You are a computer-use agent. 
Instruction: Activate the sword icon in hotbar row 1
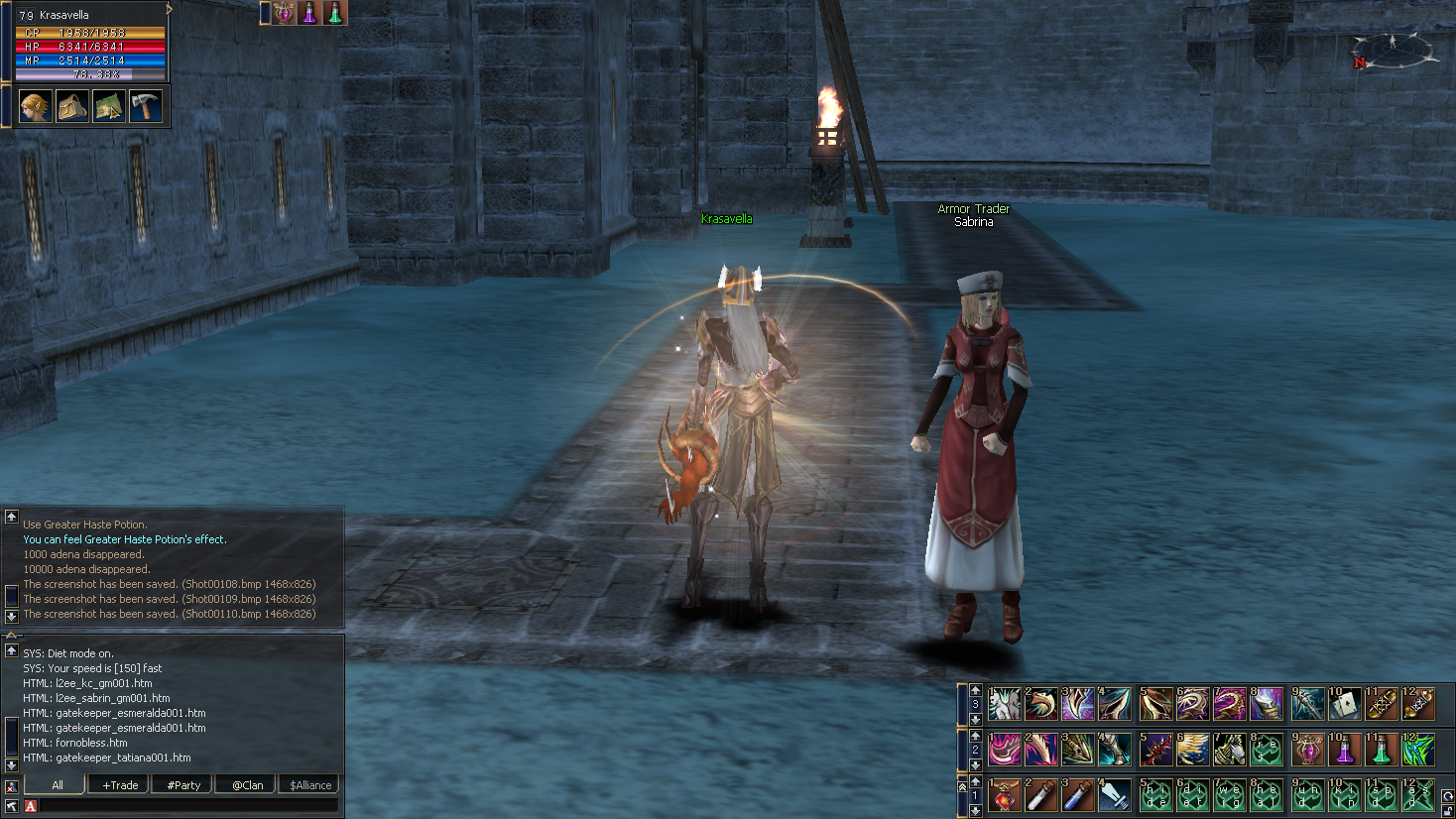pyautogui.click(x=1115, y=795)
